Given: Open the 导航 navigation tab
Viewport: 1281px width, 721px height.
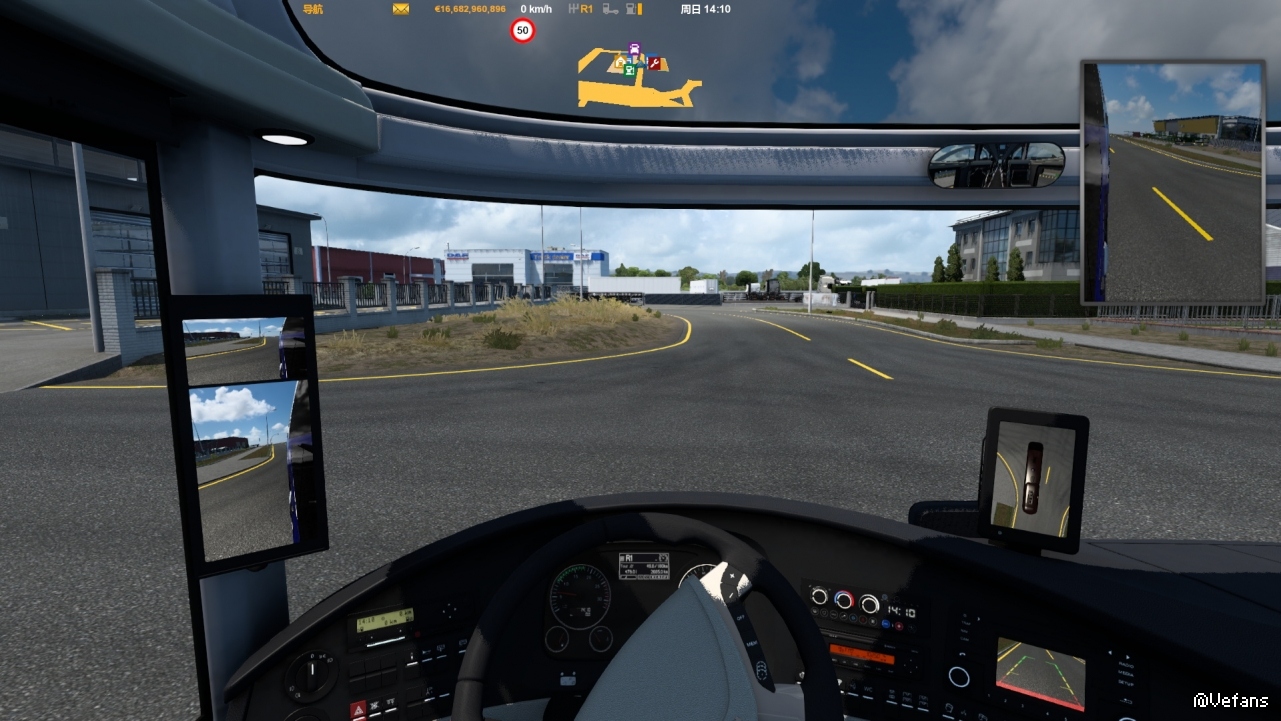Looking at the screenshot, I should (x=313, y=9).
